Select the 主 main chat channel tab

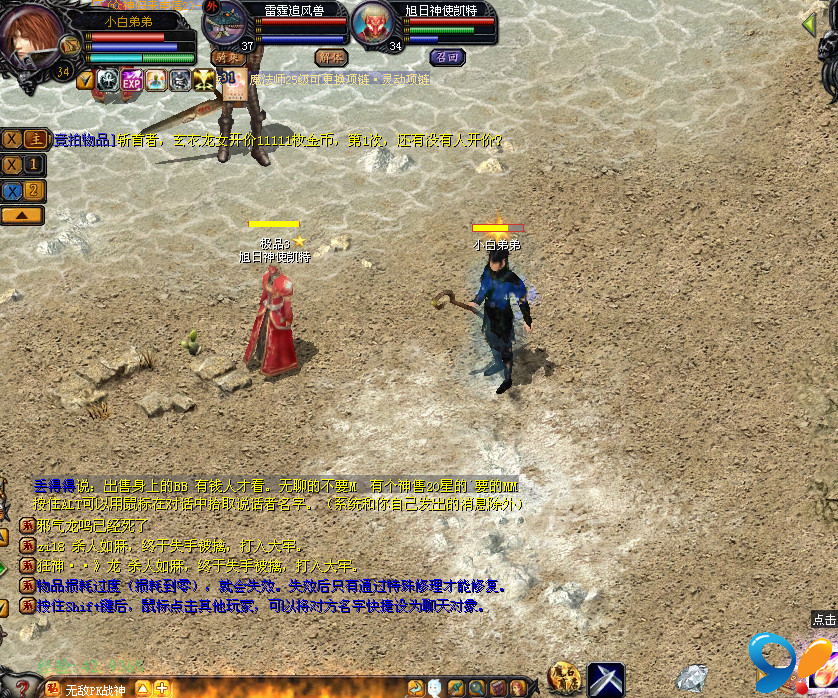(35, 139)
